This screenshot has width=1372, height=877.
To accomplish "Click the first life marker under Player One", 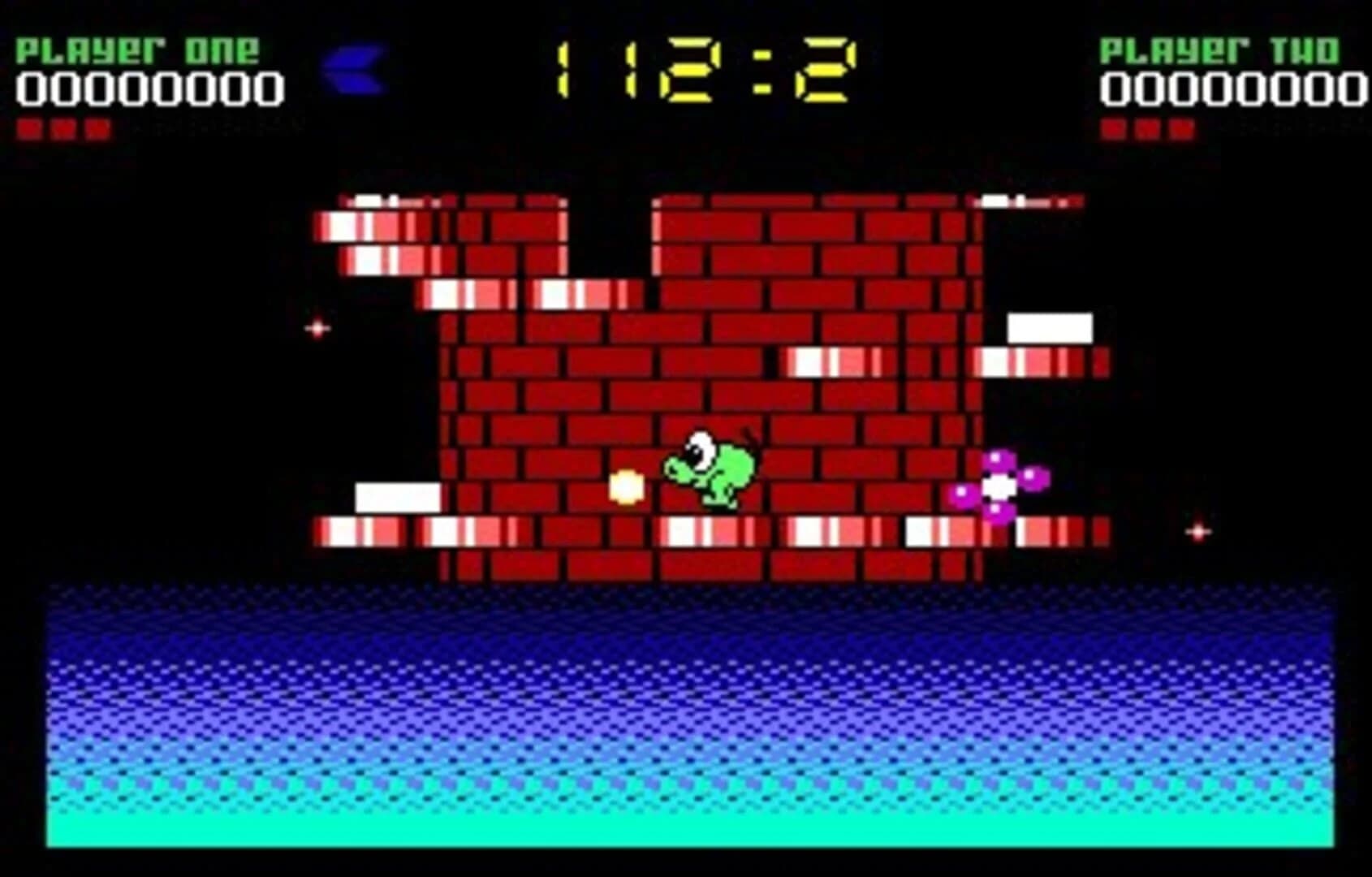I will point(31,127).
